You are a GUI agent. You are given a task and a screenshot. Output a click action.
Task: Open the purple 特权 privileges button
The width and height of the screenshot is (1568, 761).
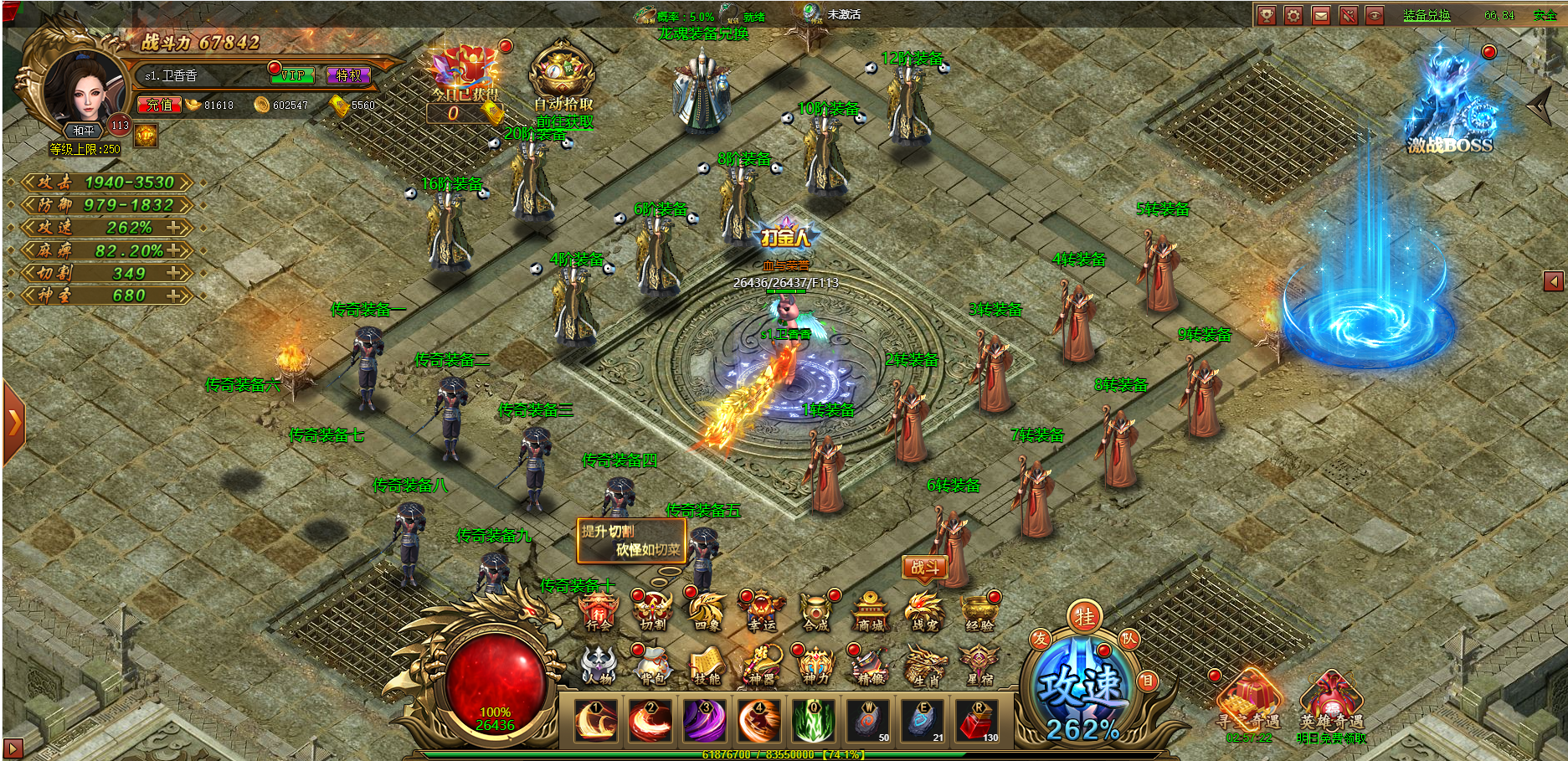tap(348, 75)
